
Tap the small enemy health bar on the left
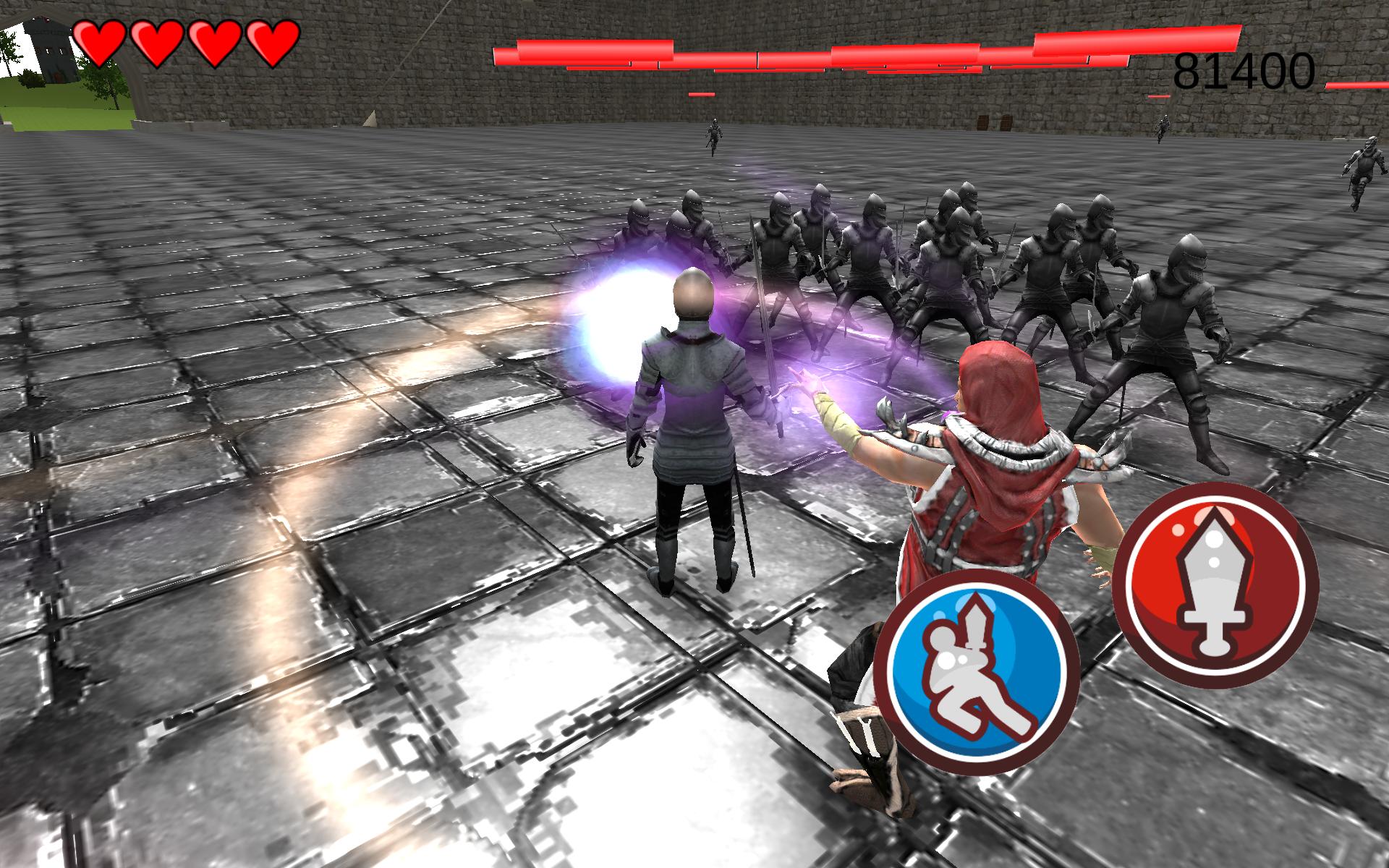(x=702, y=95)
